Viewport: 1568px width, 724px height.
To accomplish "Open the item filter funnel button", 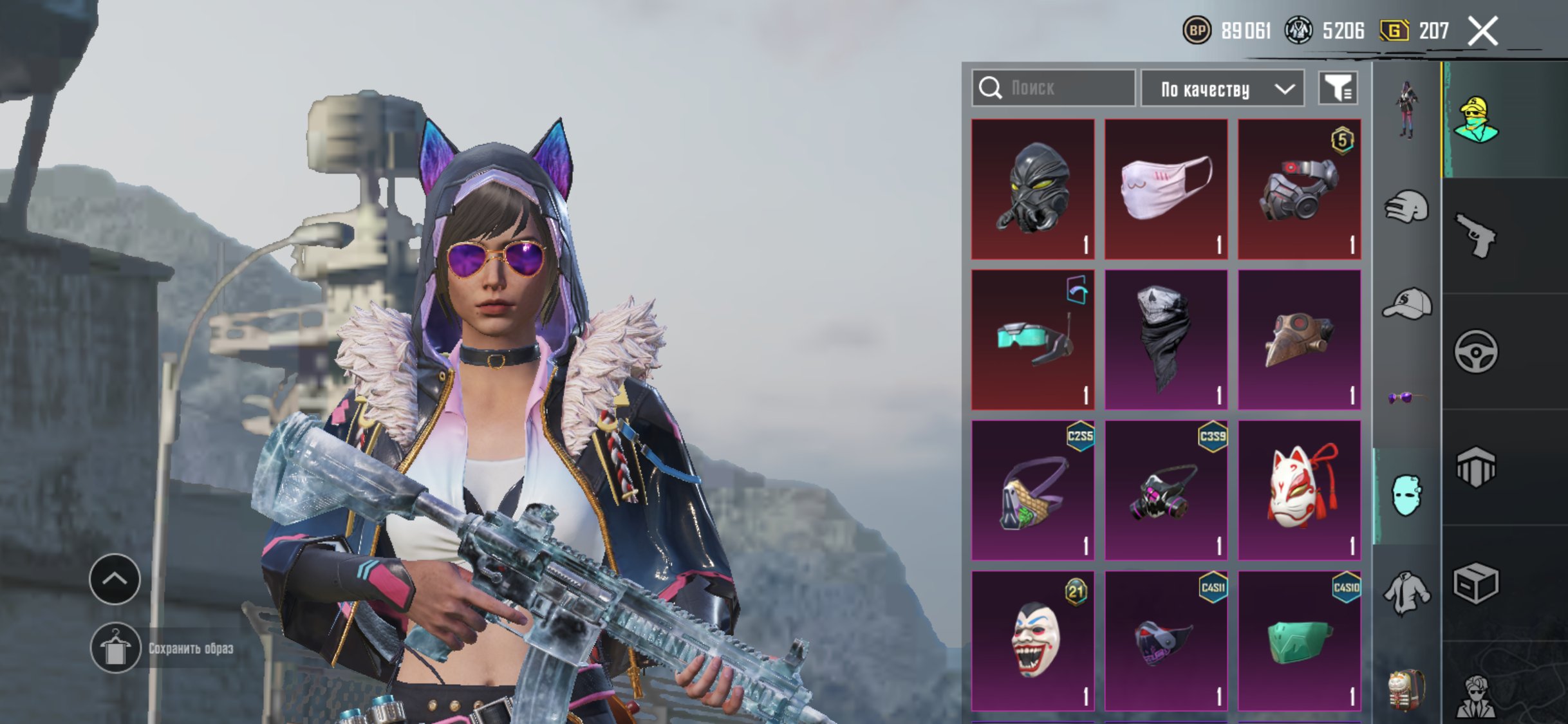I will (1338, 88).
